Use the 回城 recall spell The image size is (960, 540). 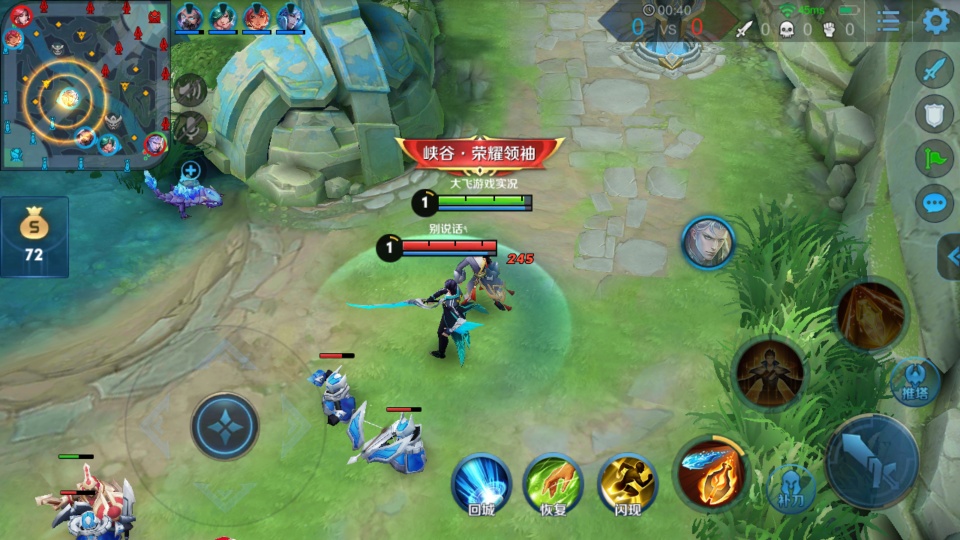(481, 484)
